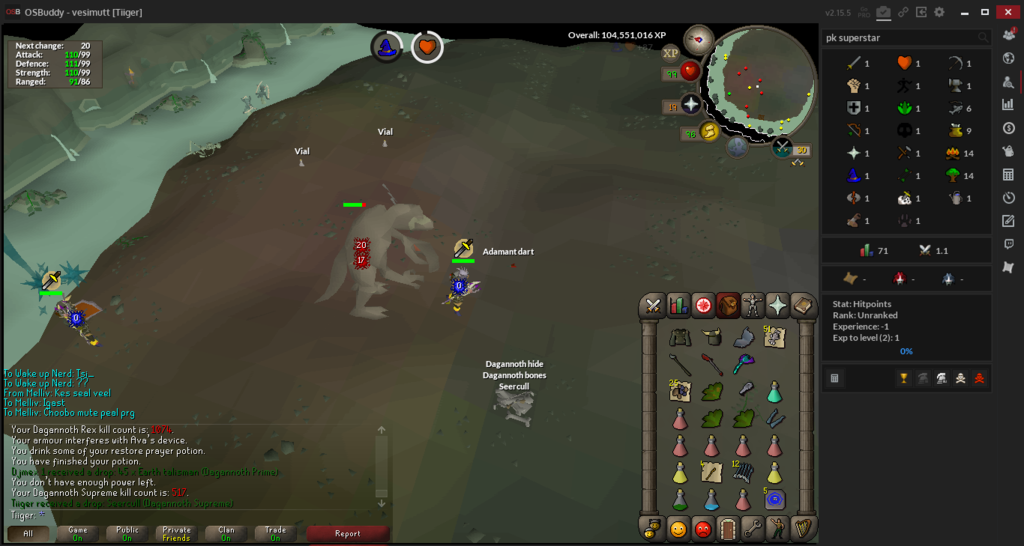Close the OSBuddy window

click(x=1008, y=12)
